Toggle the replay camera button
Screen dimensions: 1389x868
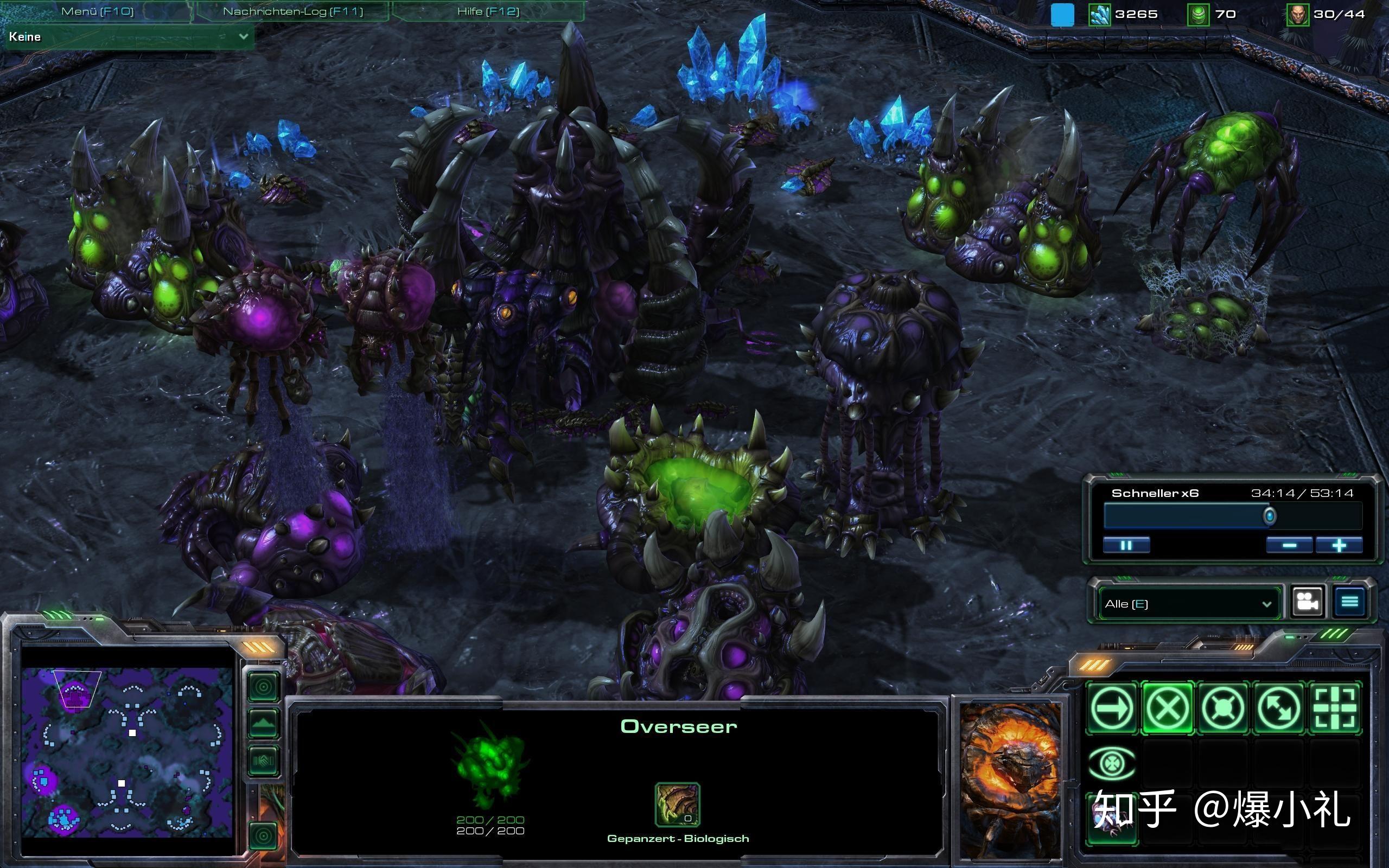coord(1308,602)
